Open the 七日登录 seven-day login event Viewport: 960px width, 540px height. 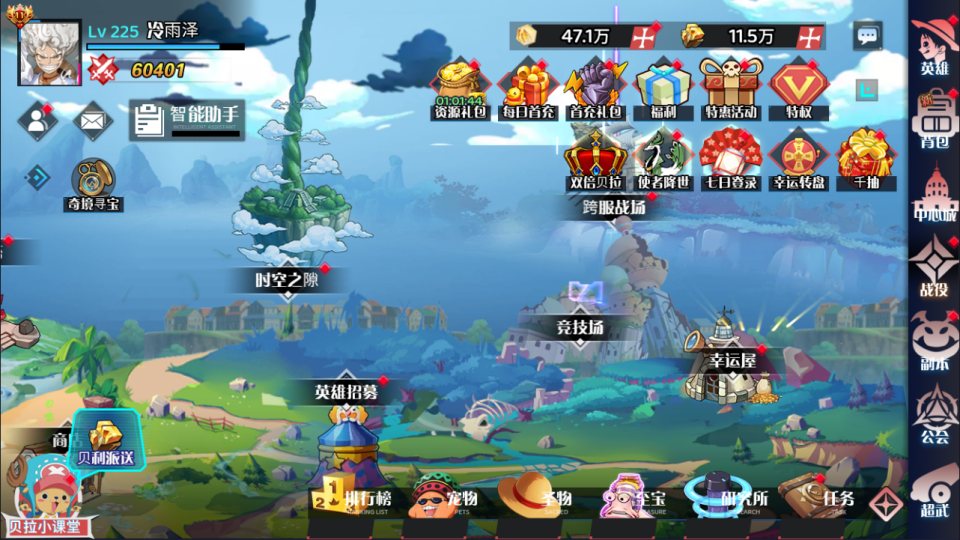click(729, 159)
